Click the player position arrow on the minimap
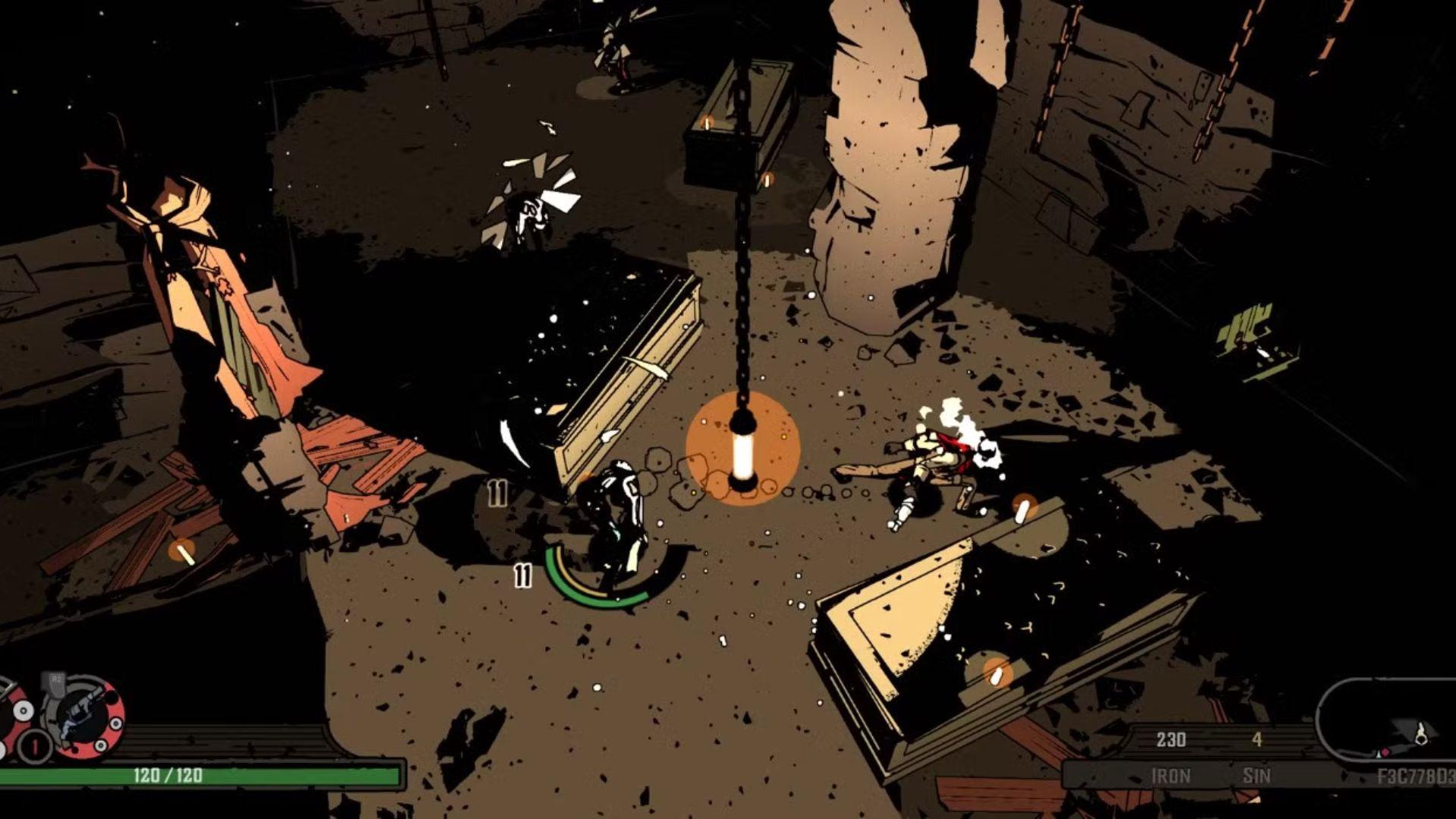Image resolution: width=1456 pixels, height=819 pixels. (1378, 756)
